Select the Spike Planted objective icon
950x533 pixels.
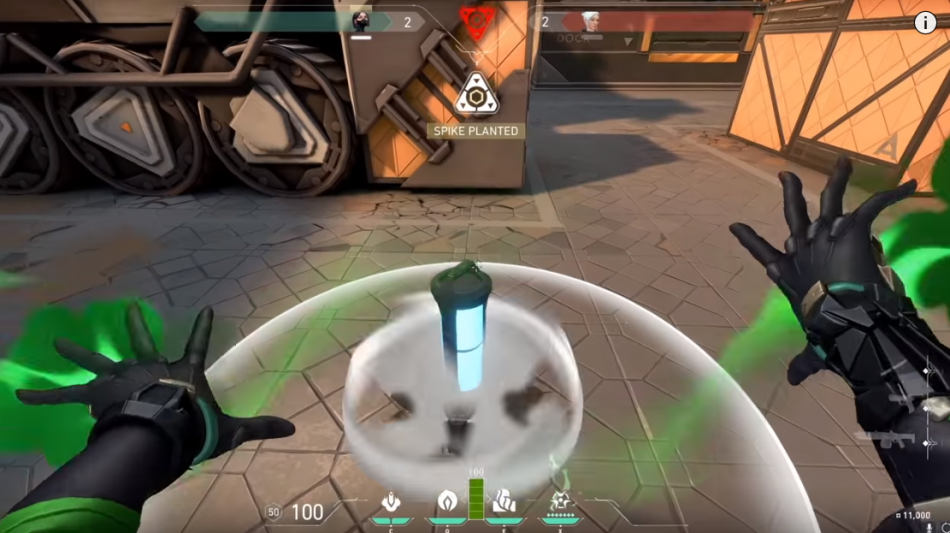476,94
